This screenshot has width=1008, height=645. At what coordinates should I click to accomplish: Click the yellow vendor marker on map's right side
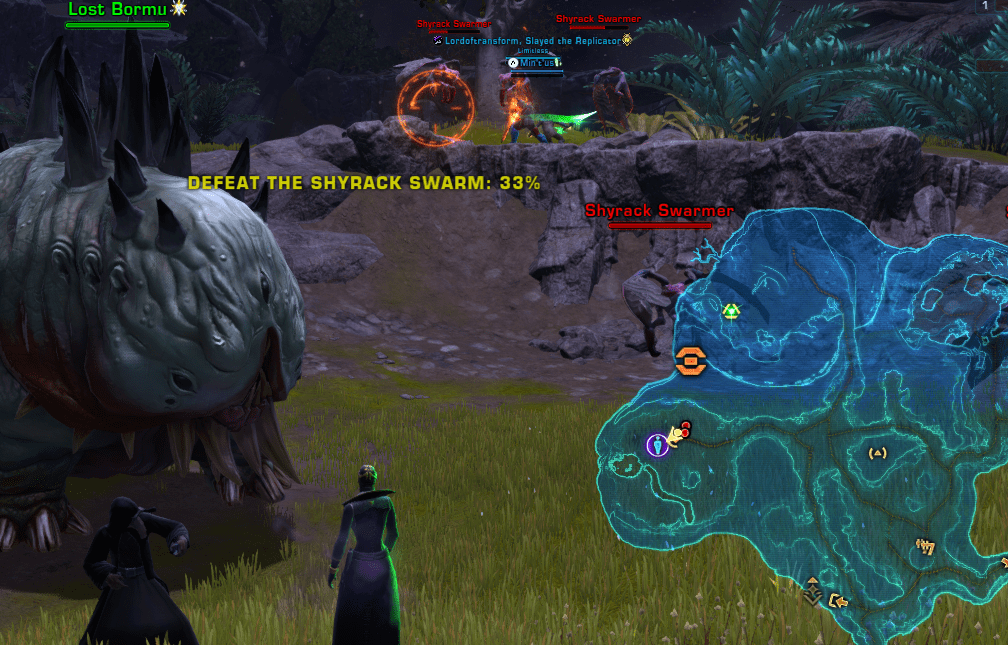coord(925,547)
